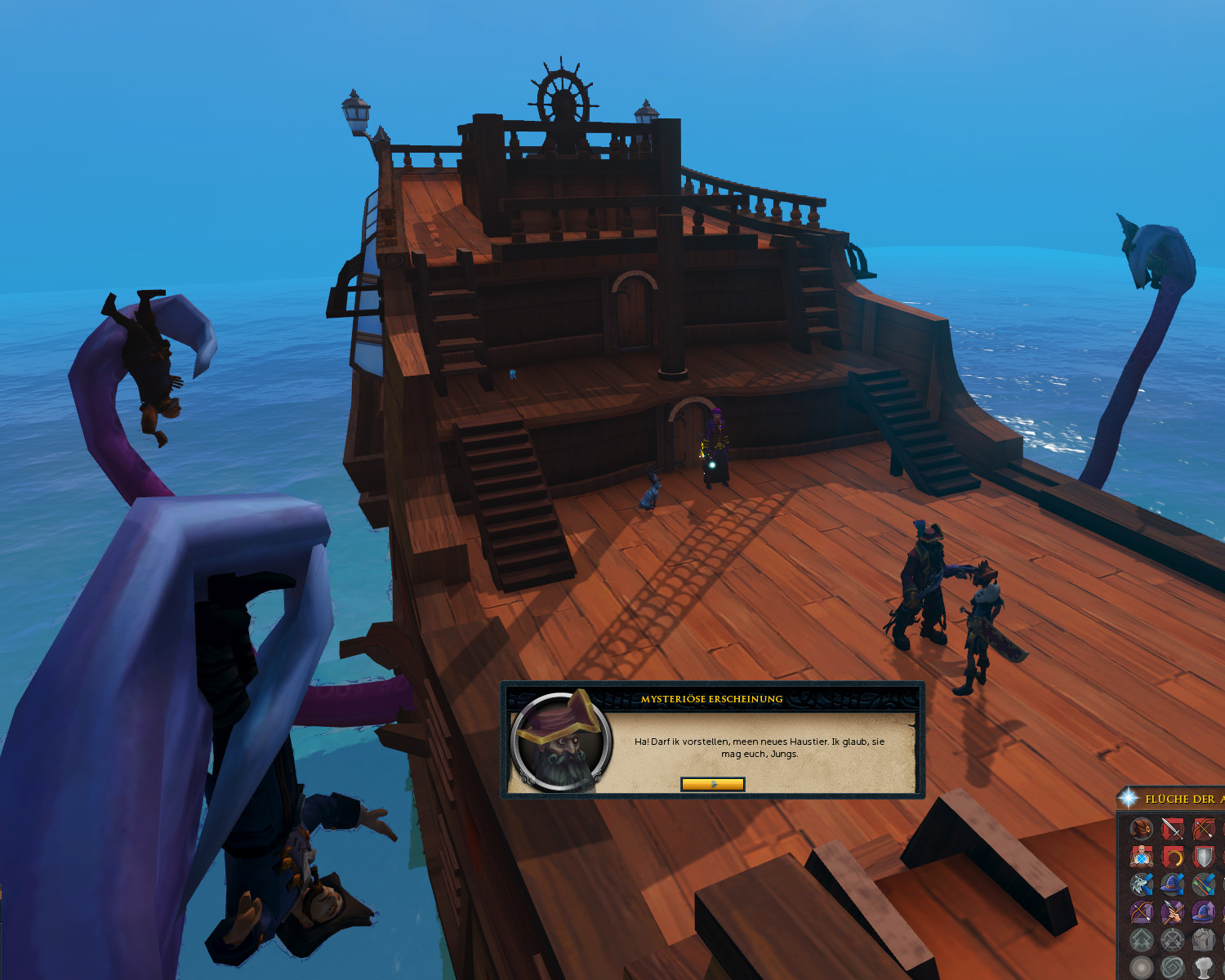Choose the golden ring red arrow curse
This screenshot has height=980, width=1225.
point(1173,857)
